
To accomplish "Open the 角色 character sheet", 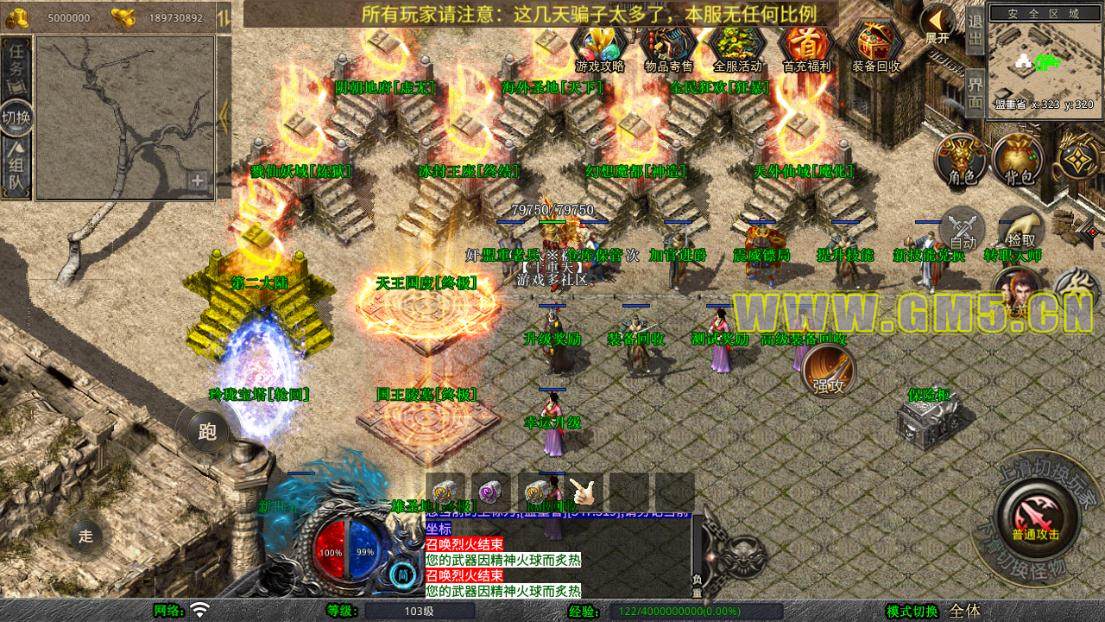I will (x=961, y=160).
